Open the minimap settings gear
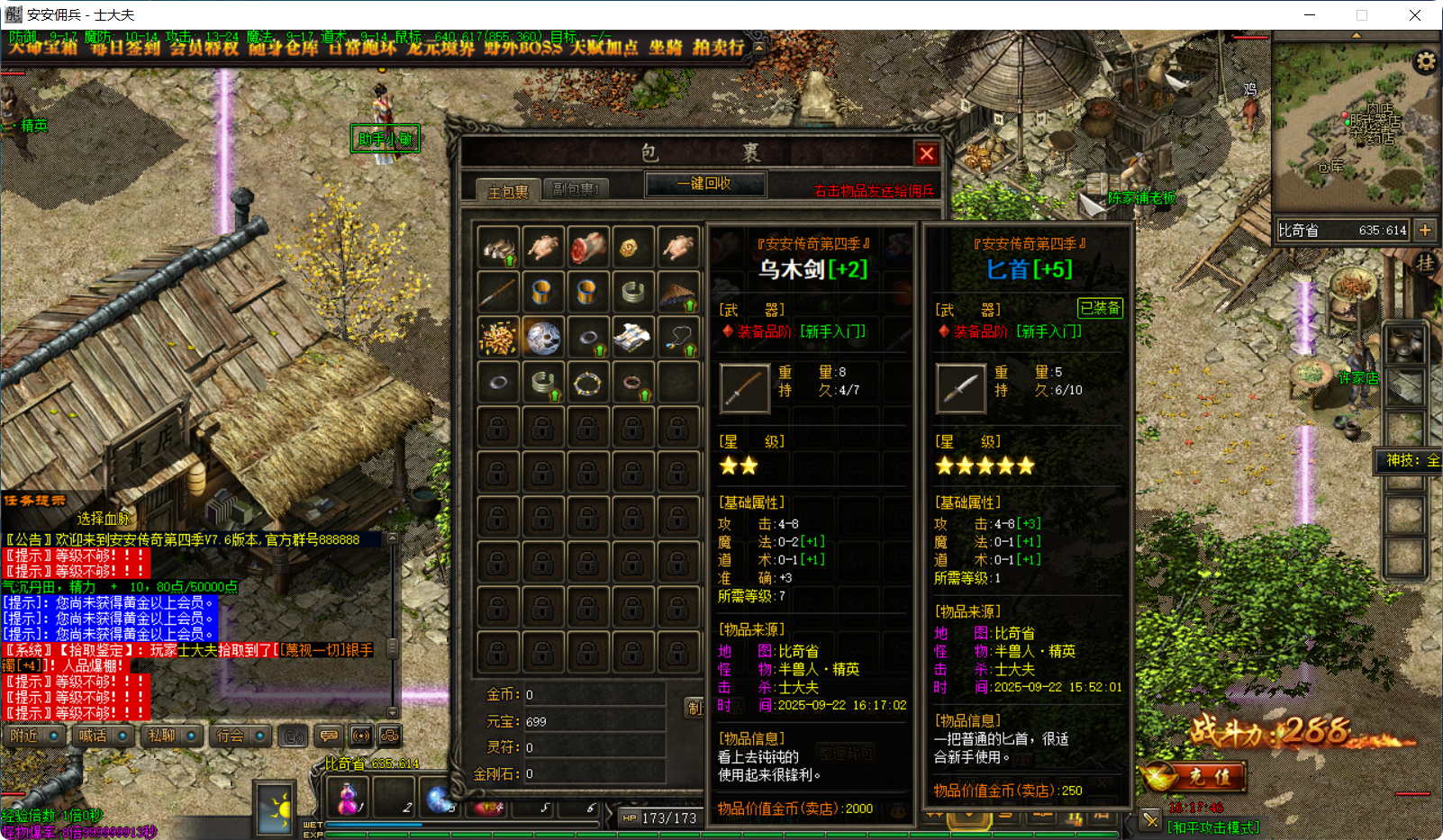 pos(1426,60)
